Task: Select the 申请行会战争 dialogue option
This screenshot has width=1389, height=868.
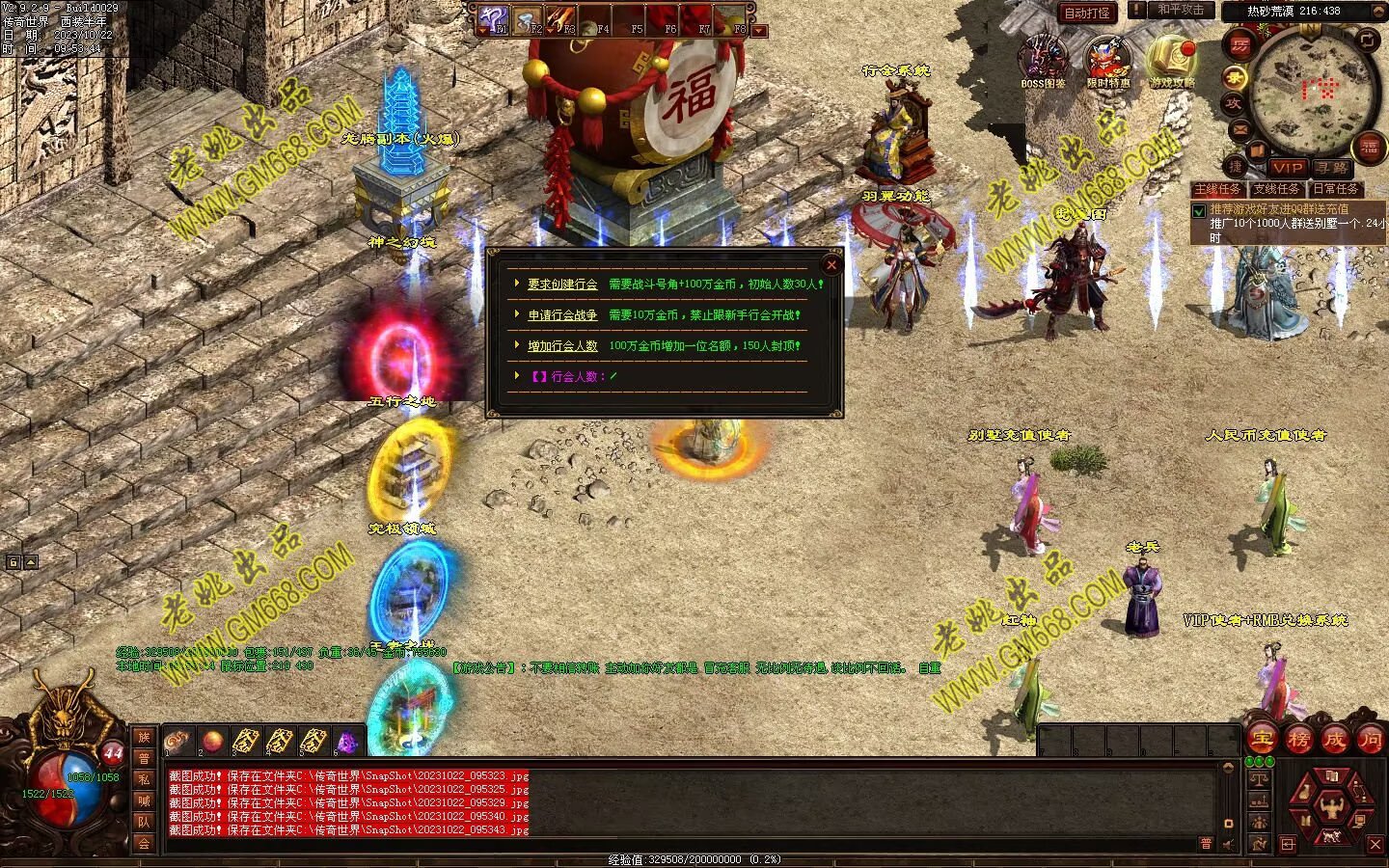Action: tap(562, 315)
